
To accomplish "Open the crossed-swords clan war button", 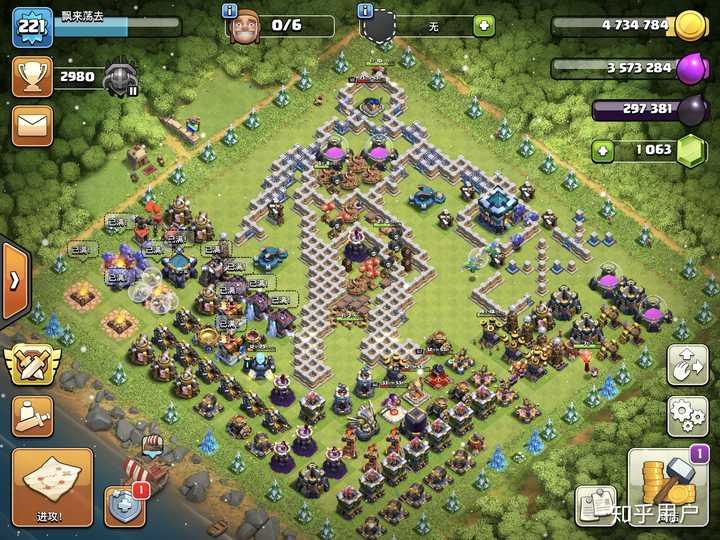I will 32,364.
